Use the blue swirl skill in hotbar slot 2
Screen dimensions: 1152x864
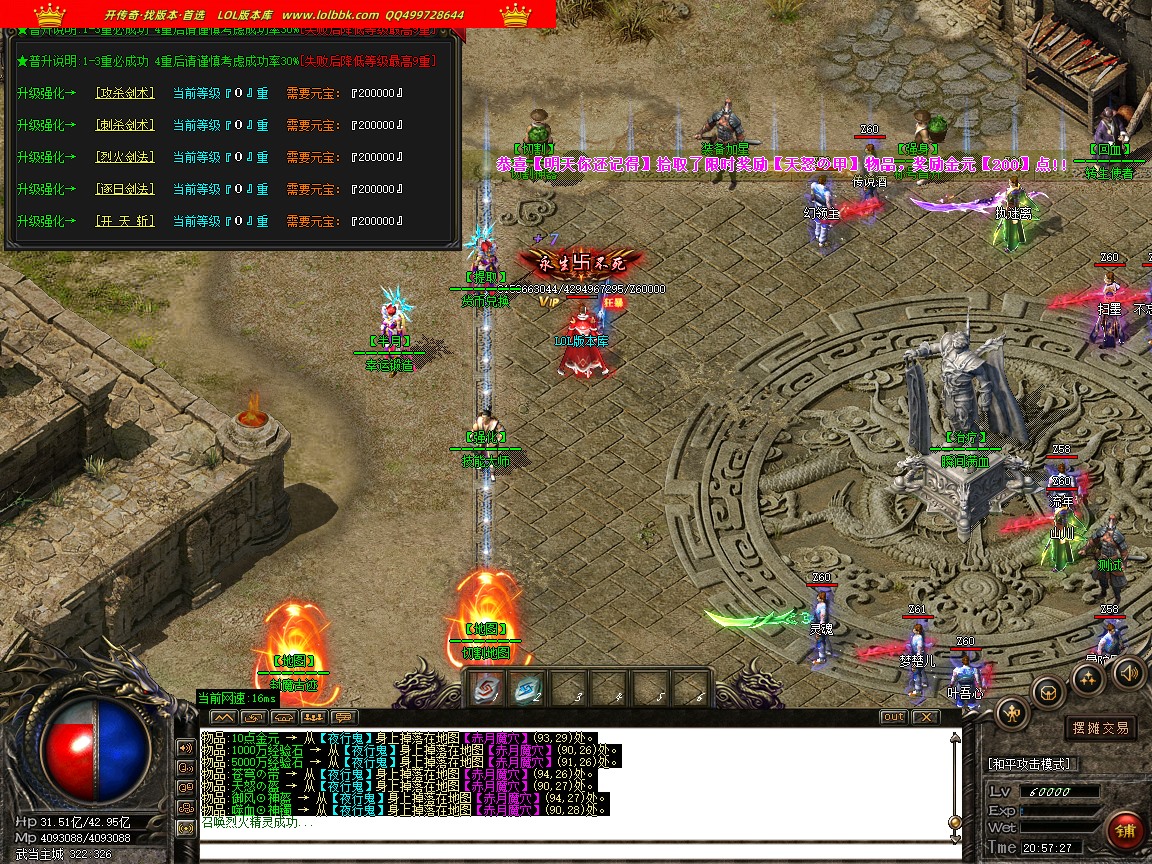pos(528,688)
